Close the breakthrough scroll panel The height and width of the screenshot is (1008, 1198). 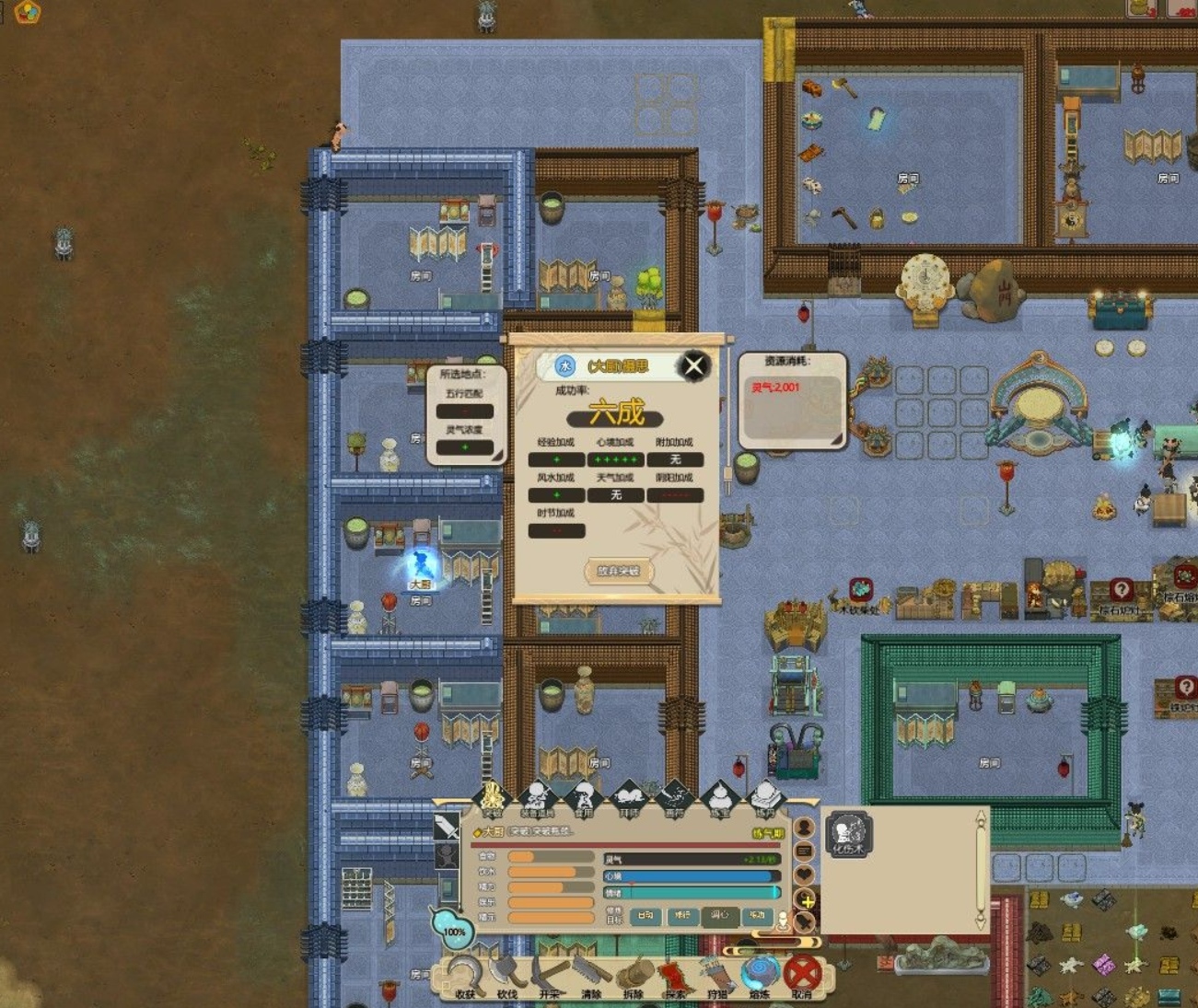(694, 366)
